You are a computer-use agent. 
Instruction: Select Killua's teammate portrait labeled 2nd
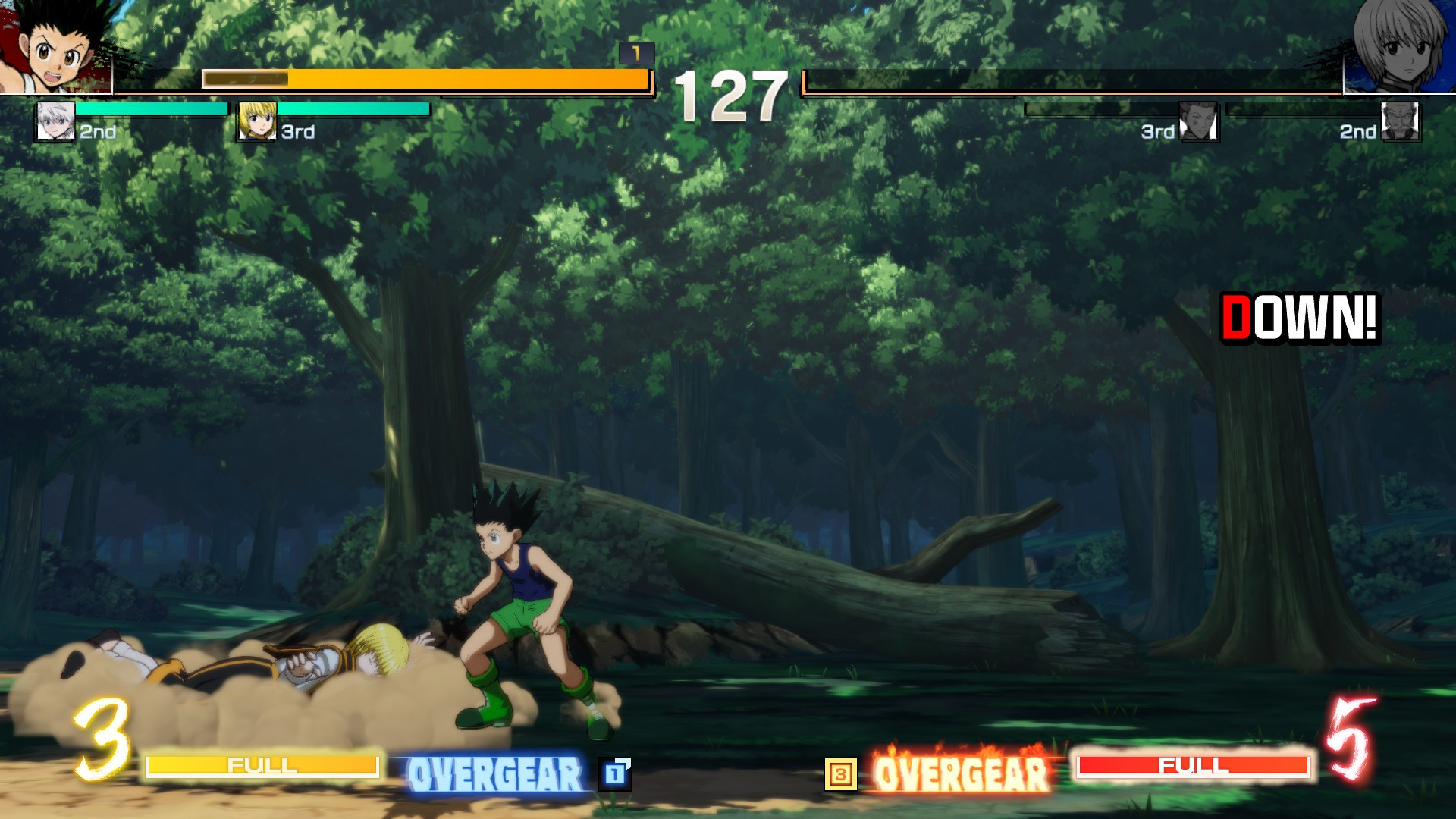[53, 121]
